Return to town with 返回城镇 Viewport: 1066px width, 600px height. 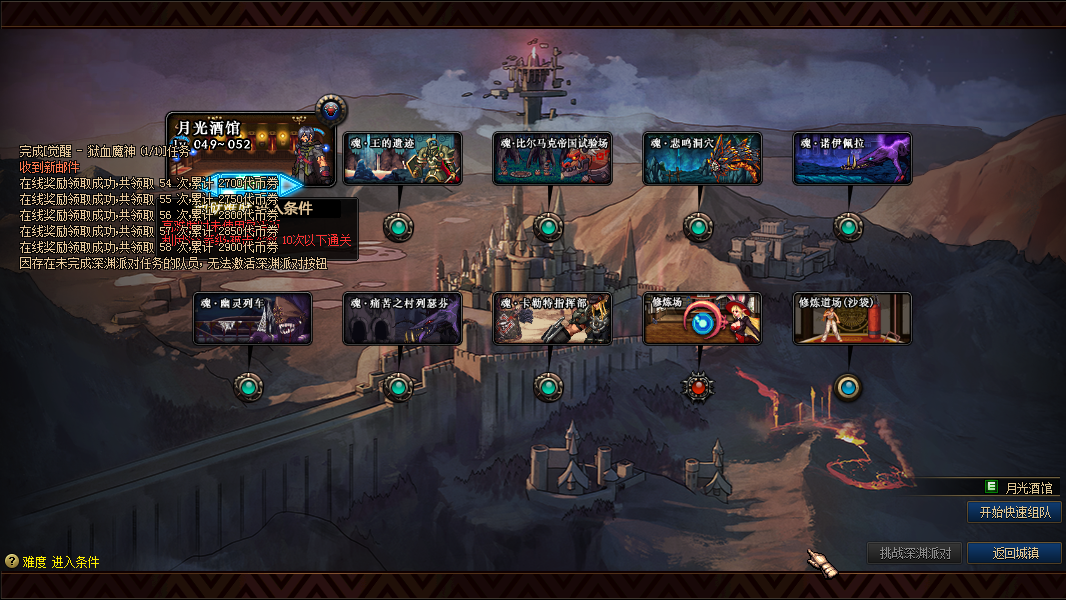[1014, 553]
